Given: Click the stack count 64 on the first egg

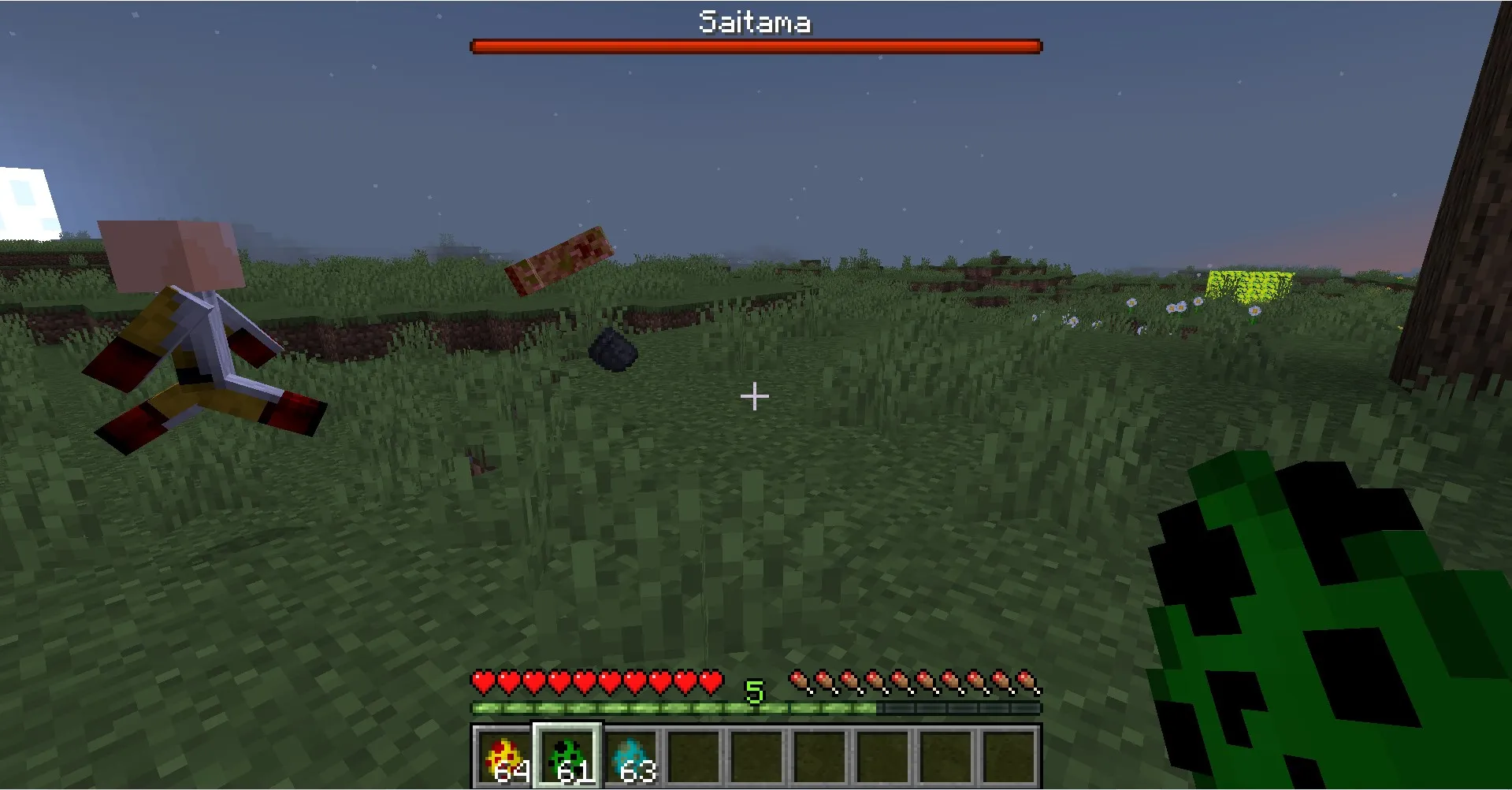Looking at the screenshot, I should 511,774.
